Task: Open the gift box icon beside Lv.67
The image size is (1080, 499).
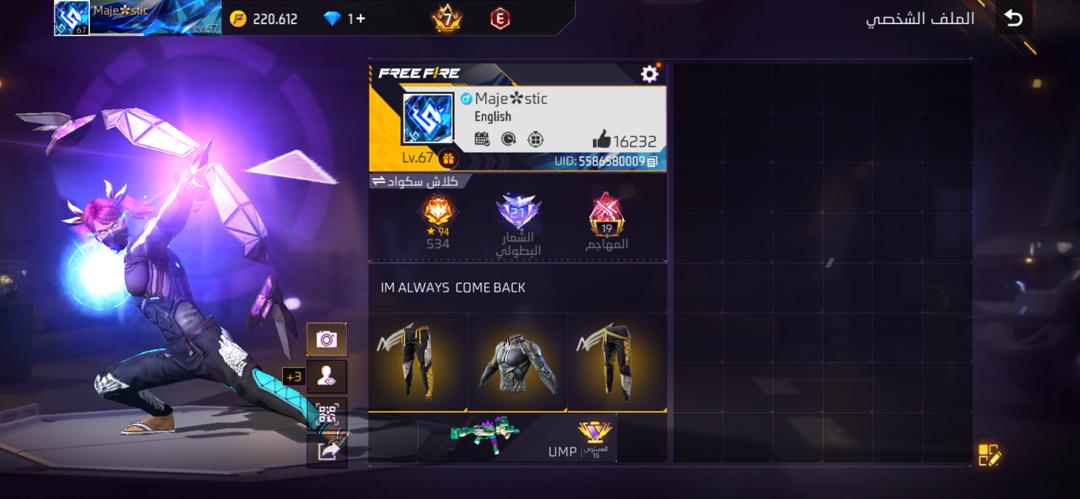Action: pyautogui.click(x=448, y=158)
